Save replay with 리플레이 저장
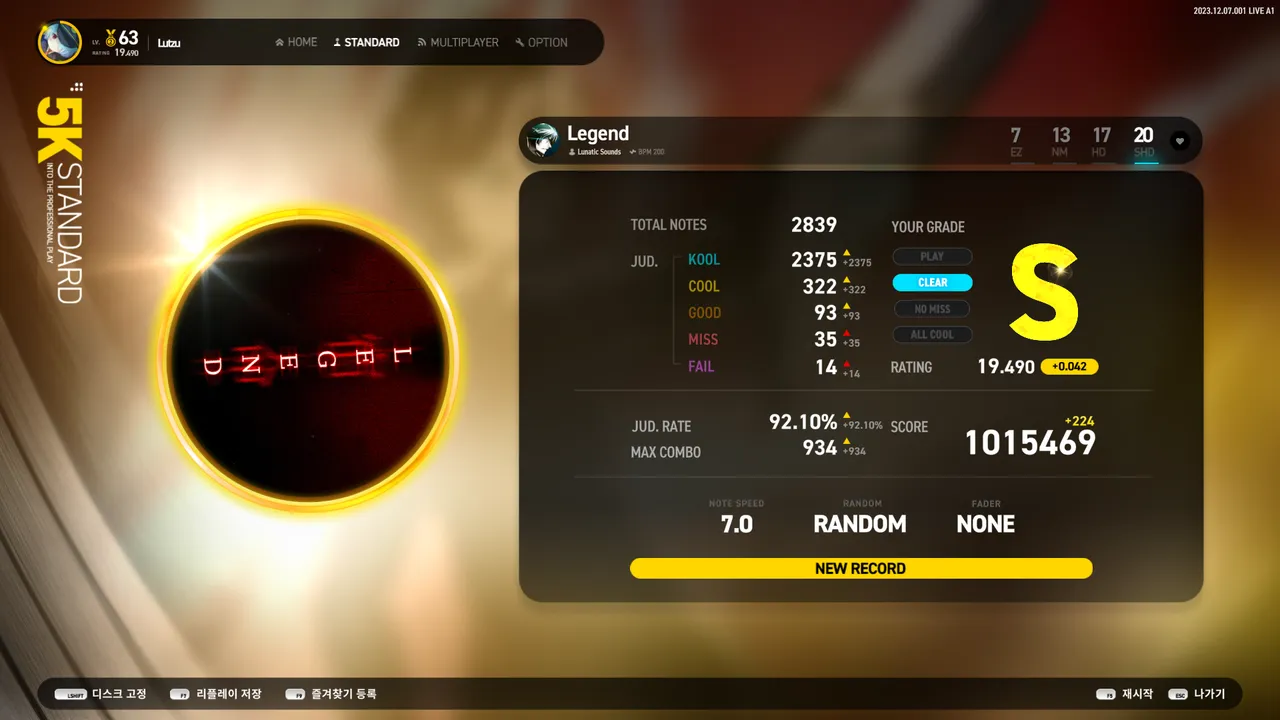1280x720 pixels. [216, 694]
